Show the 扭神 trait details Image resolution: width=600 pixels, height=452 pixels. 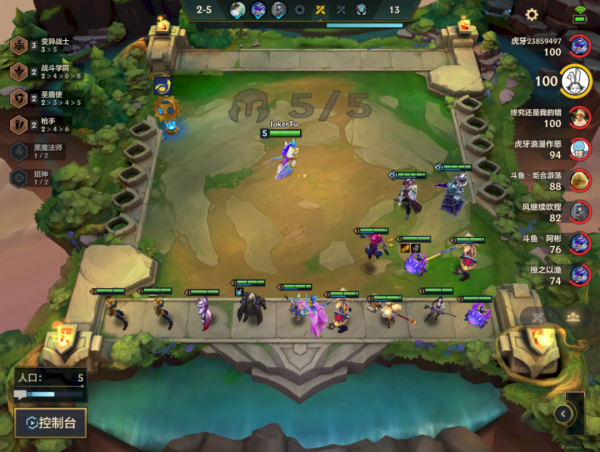point(19,177)
